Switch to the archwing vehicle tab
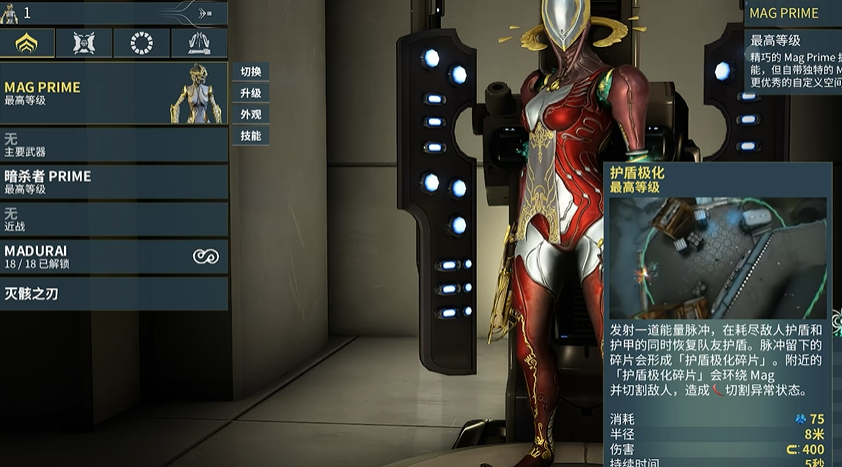 tap(199, 43)
